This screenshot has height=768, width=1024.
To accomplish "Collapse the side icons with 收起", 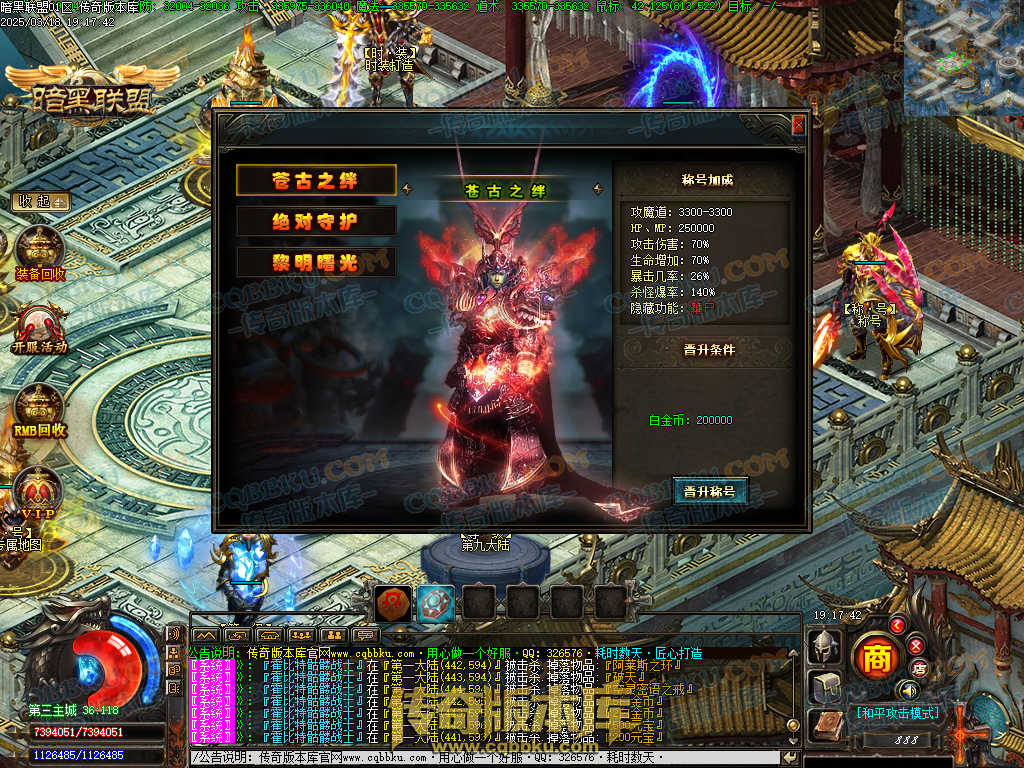I will tap(40, 201).
